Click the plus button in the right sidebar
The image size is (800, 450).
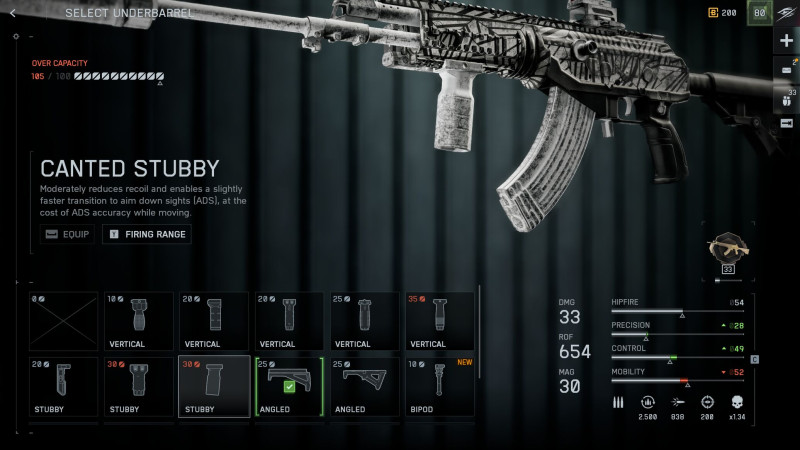tap(786, 40)
